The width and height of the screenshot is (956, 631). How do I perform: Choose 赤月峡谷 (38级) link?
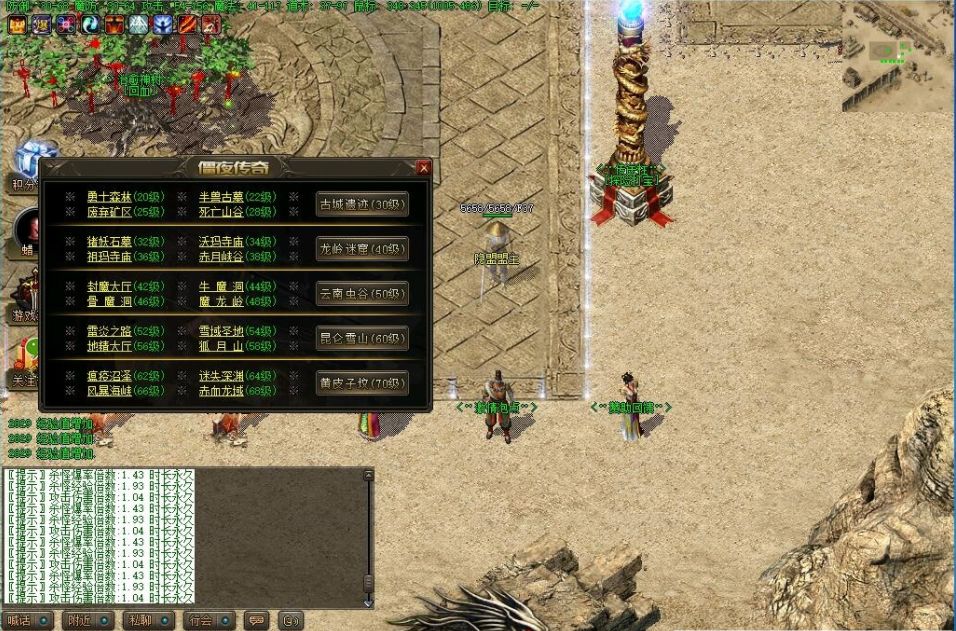click(237, 256)
